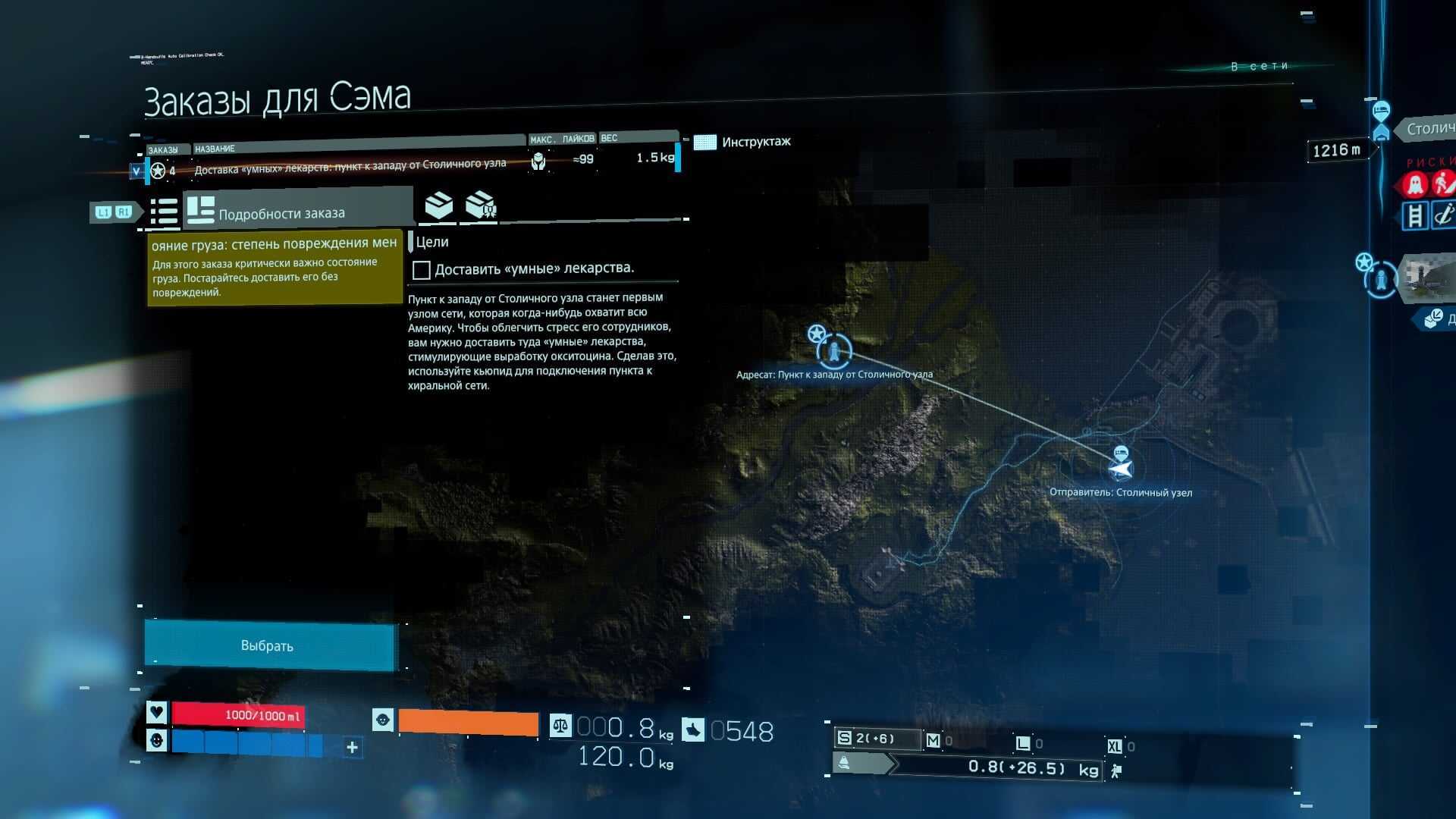
Task: Click the Адресат recipient marker on map
Action: point(834,351)
